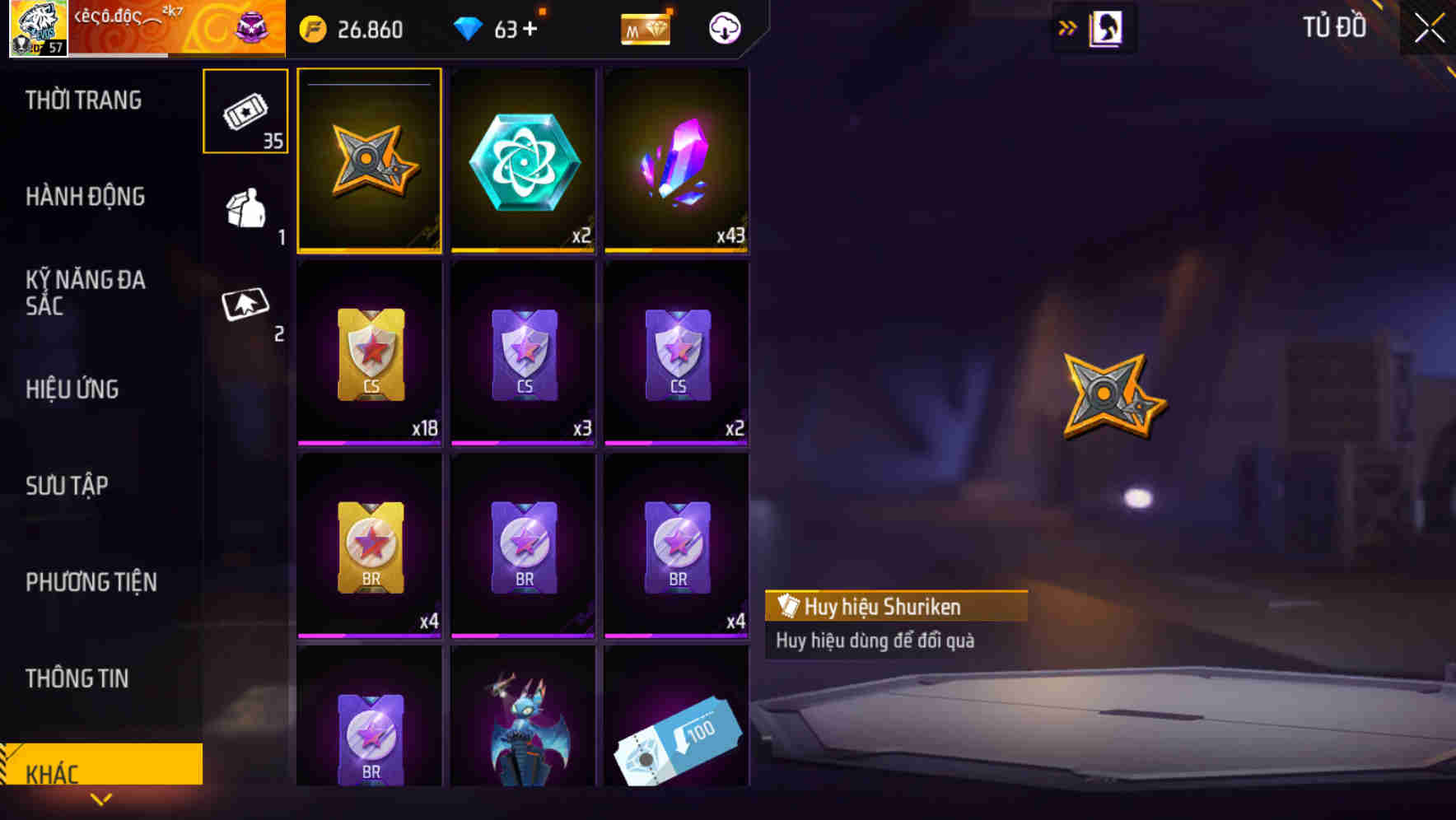Open the PHƯƠNG TIỆN section
Image resolution: width=1456 pixels, height=820 pixels.
pyautogui.click(x=91, y=582)
